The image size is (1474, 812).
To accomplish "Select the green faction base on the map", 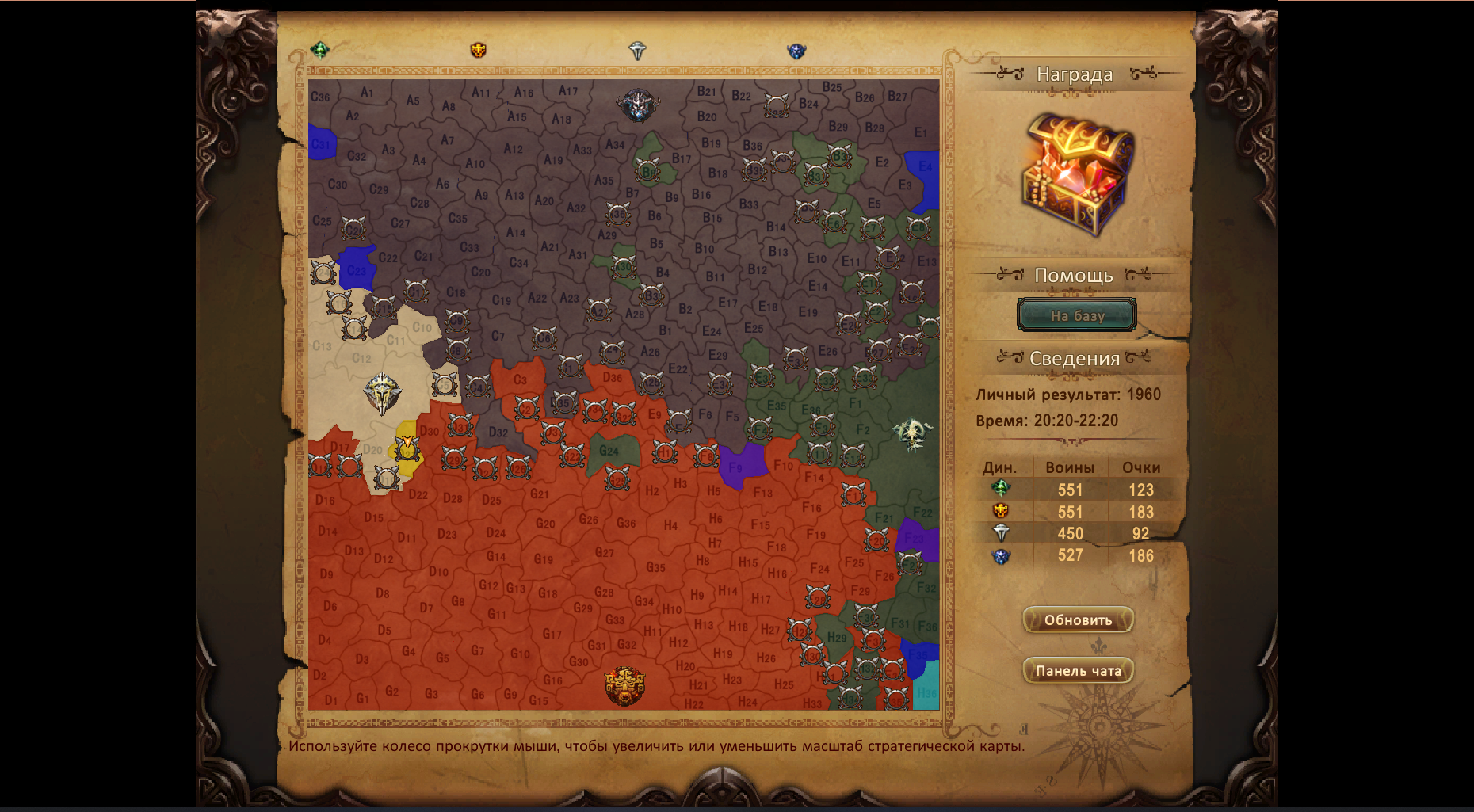I will (914, 433).
